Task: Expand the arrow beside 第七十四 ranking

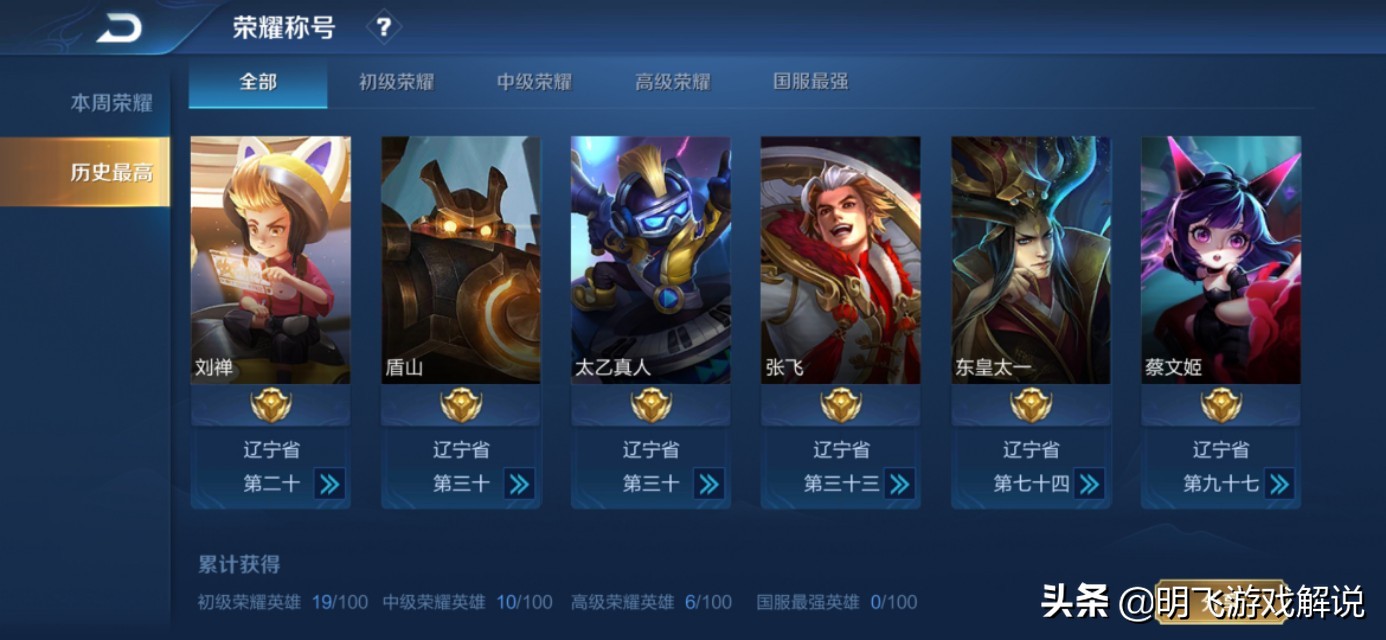Action: (1089, 484)
